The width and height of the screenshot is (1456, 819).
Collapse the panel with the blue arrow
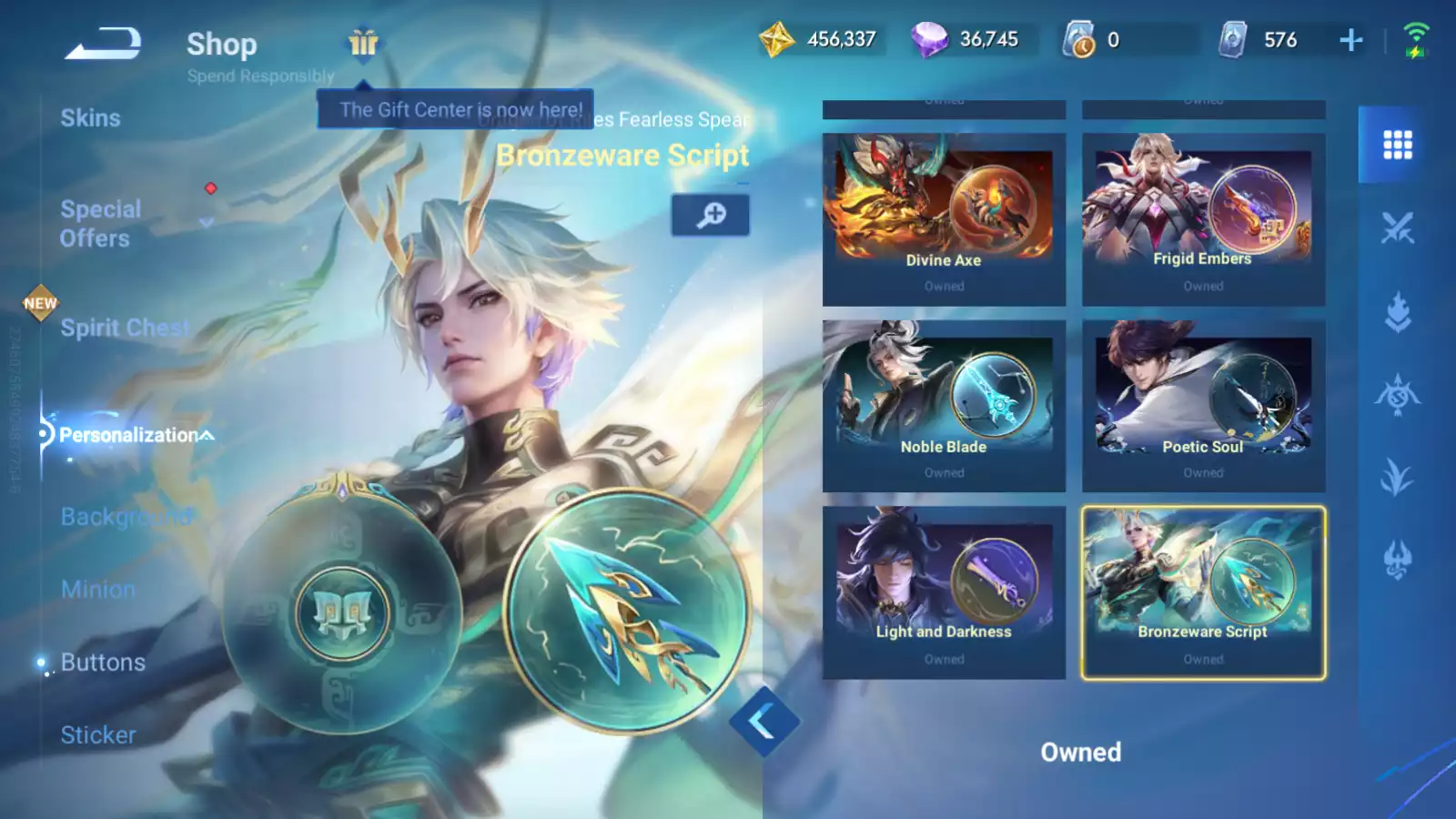(x=763, y=723)
